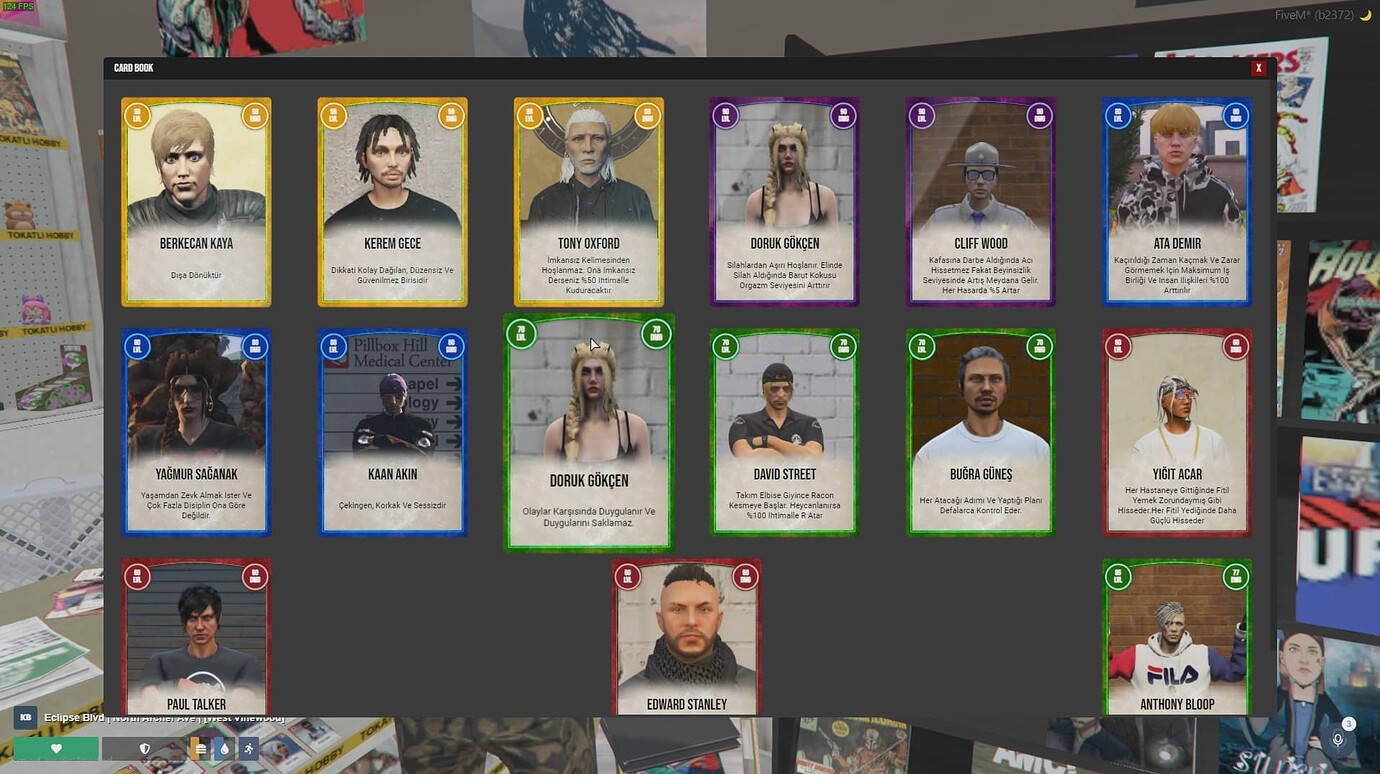The width and height of the screenshot is (1380, 774).
Task: Click the thirst water drop icon
Action: [x=223, y=747]
